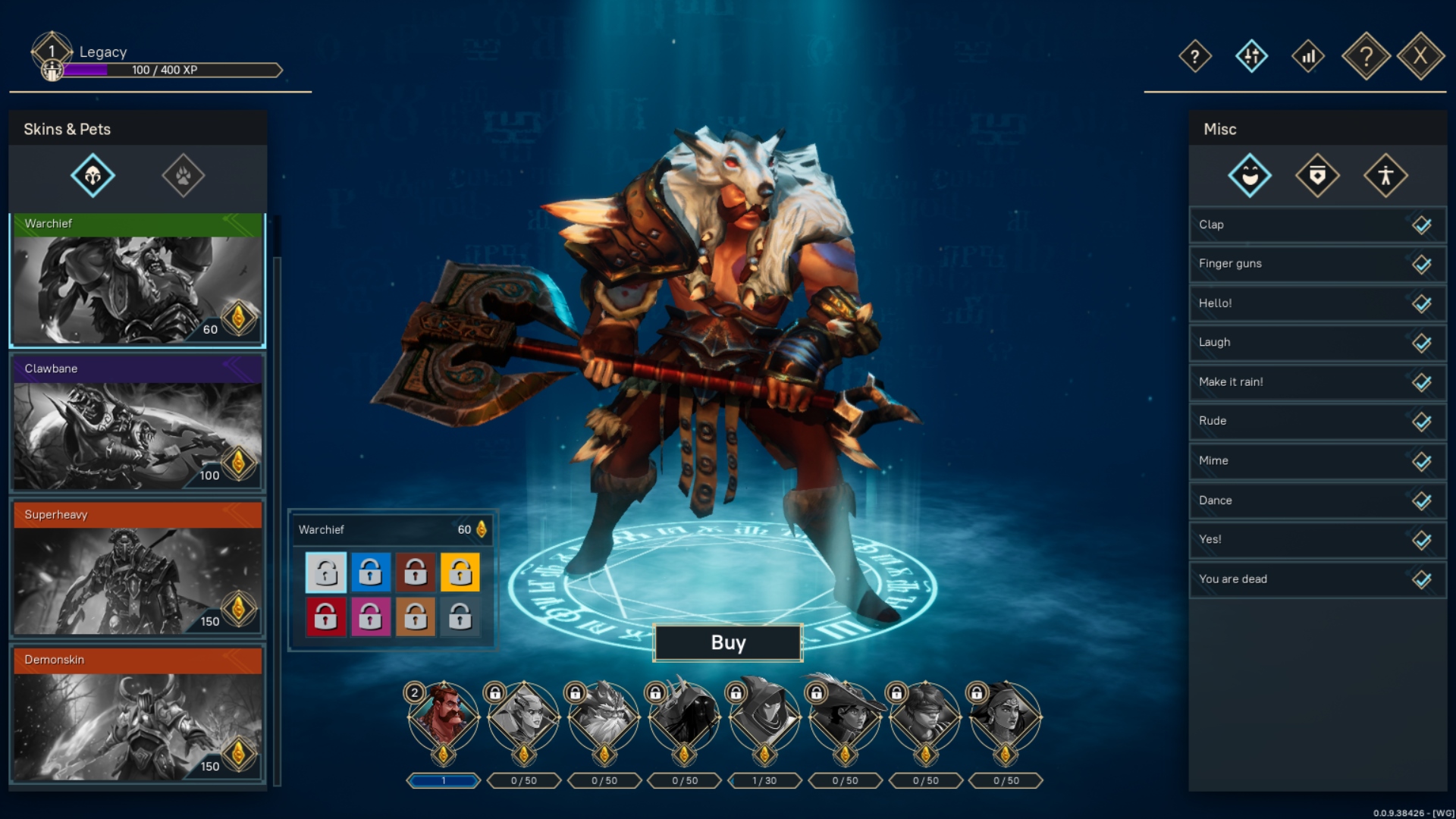Select the You are dead emote
This screenshot has height=819, width=1456.
[x=1317, y=579]
